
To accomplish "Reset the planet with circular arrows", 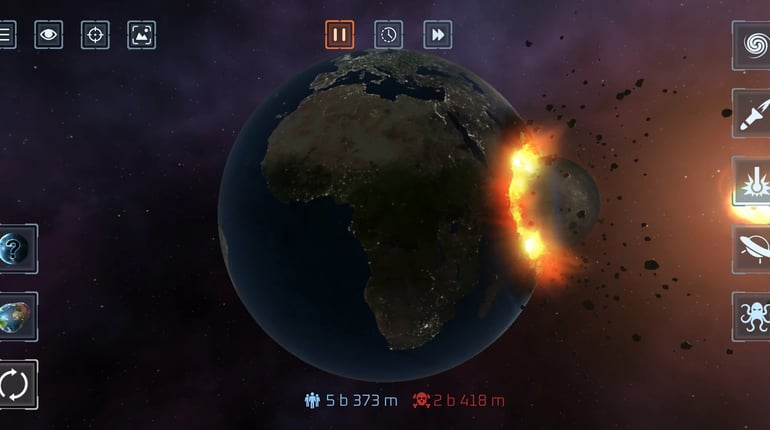I will tap(18, 384).
